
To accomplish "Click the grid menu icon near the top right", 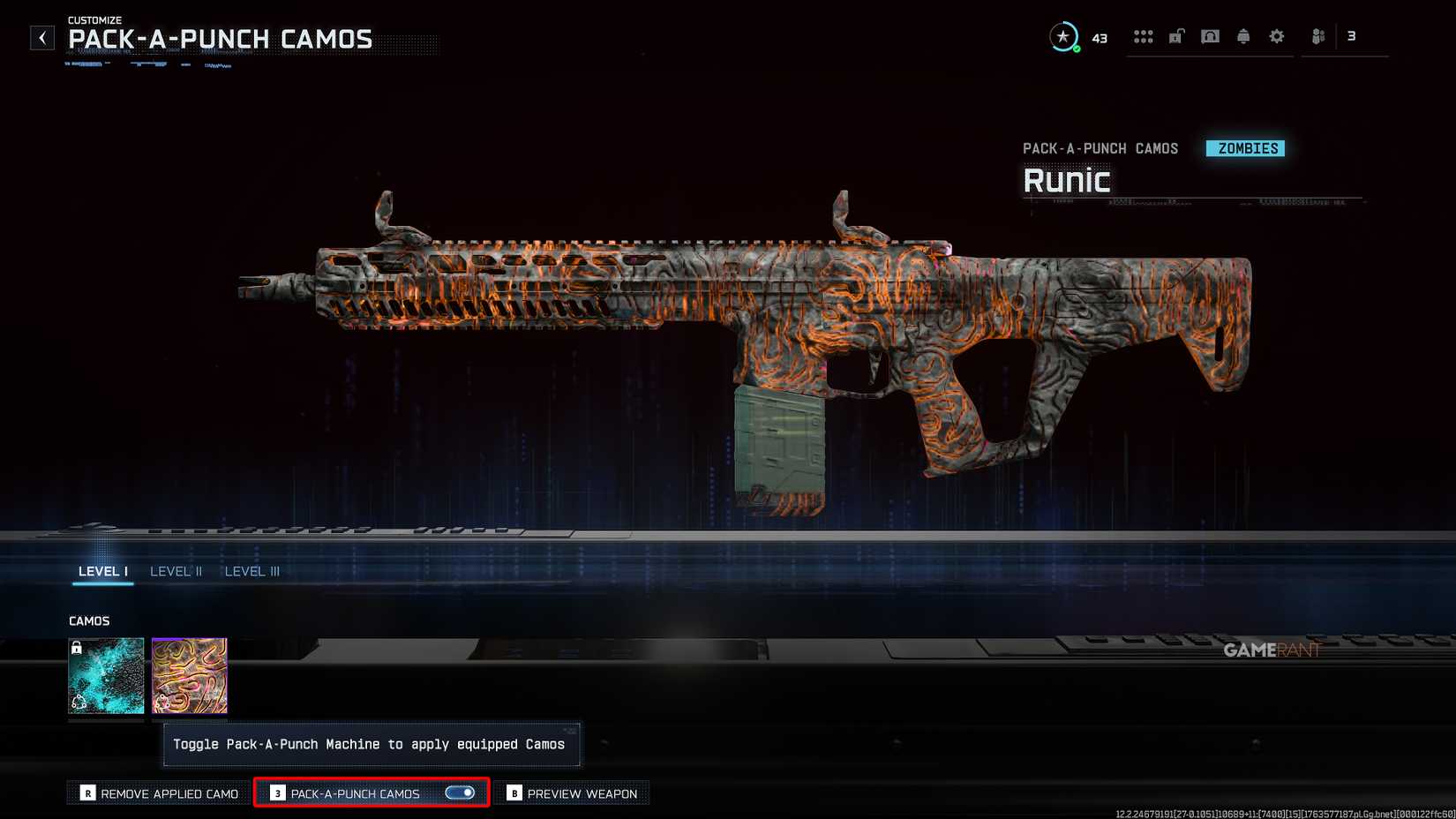I will (1144, 35).
